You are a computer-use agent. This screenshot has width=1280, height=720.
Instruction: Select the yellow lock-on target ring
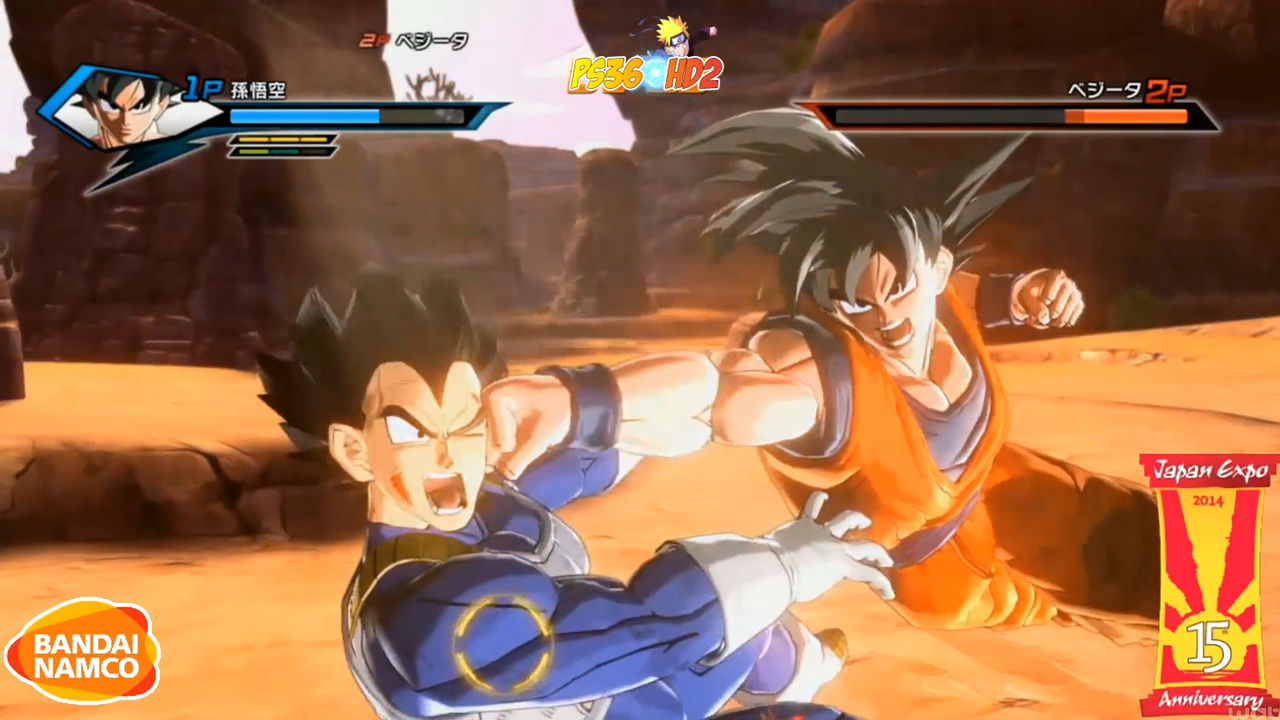[502, 643]
